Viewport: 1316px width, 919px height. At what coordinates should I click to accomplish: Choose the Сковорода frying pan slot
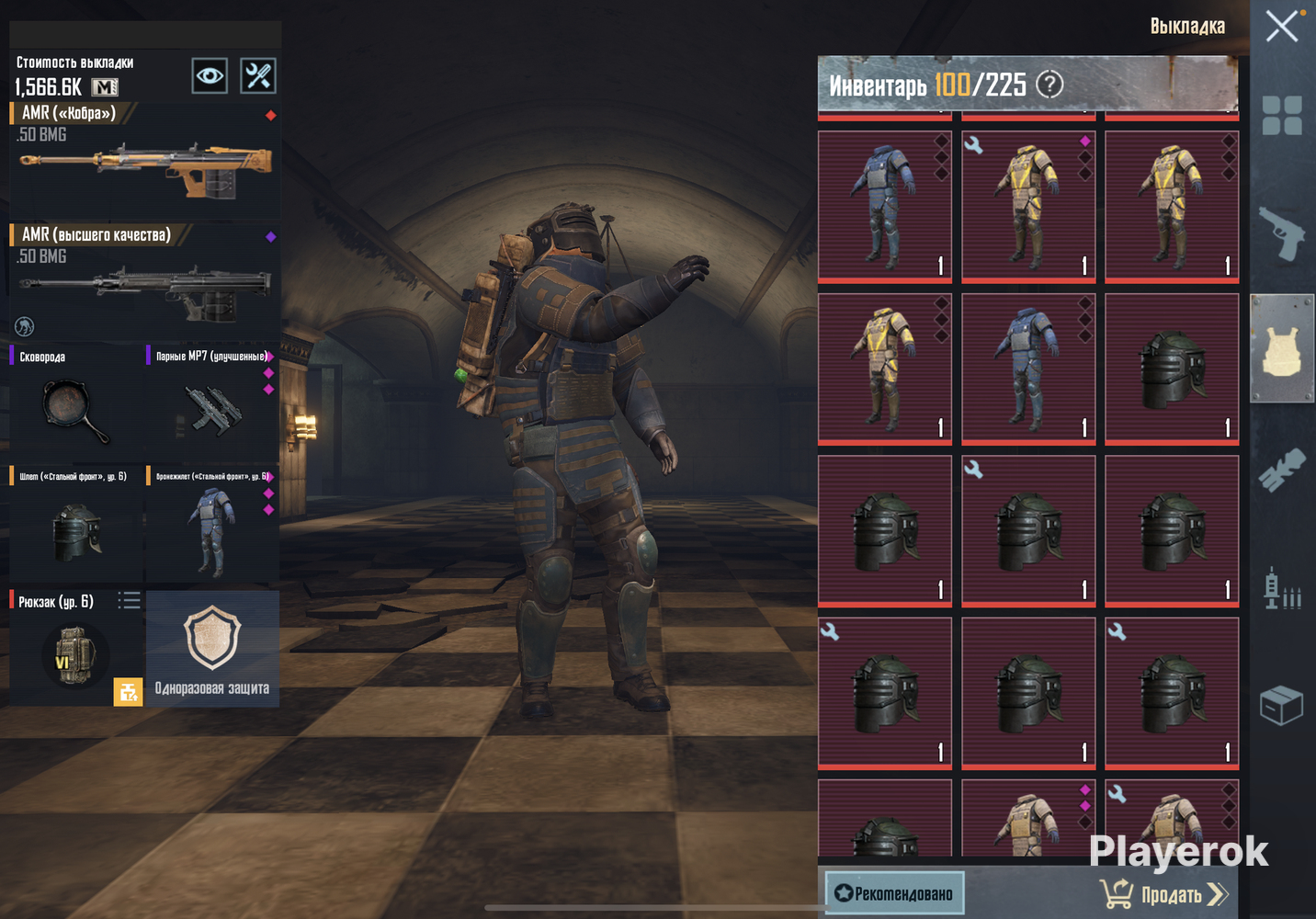(75, 404)
